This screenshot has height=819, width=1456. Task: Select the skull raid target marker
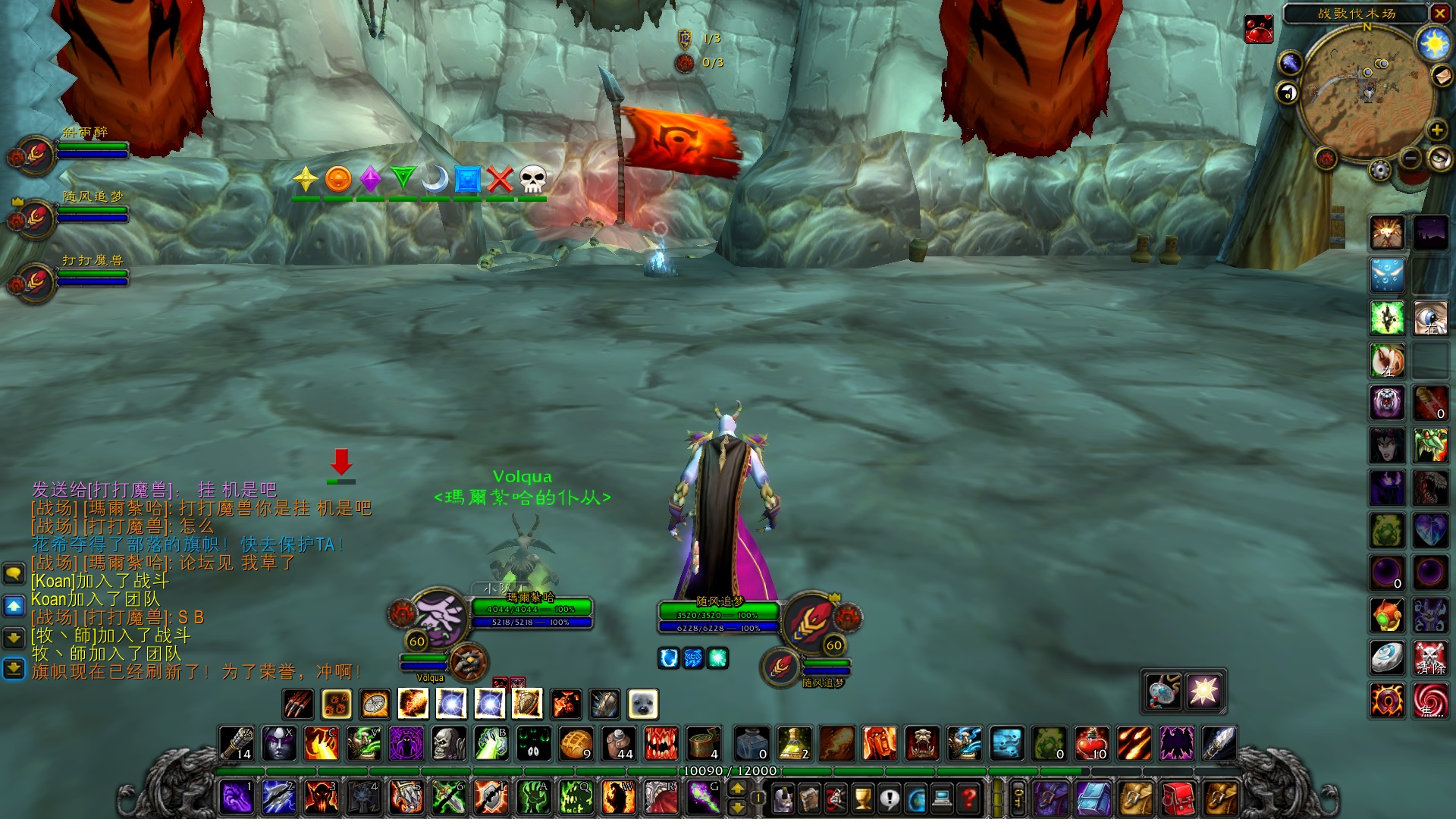[532, 180]
